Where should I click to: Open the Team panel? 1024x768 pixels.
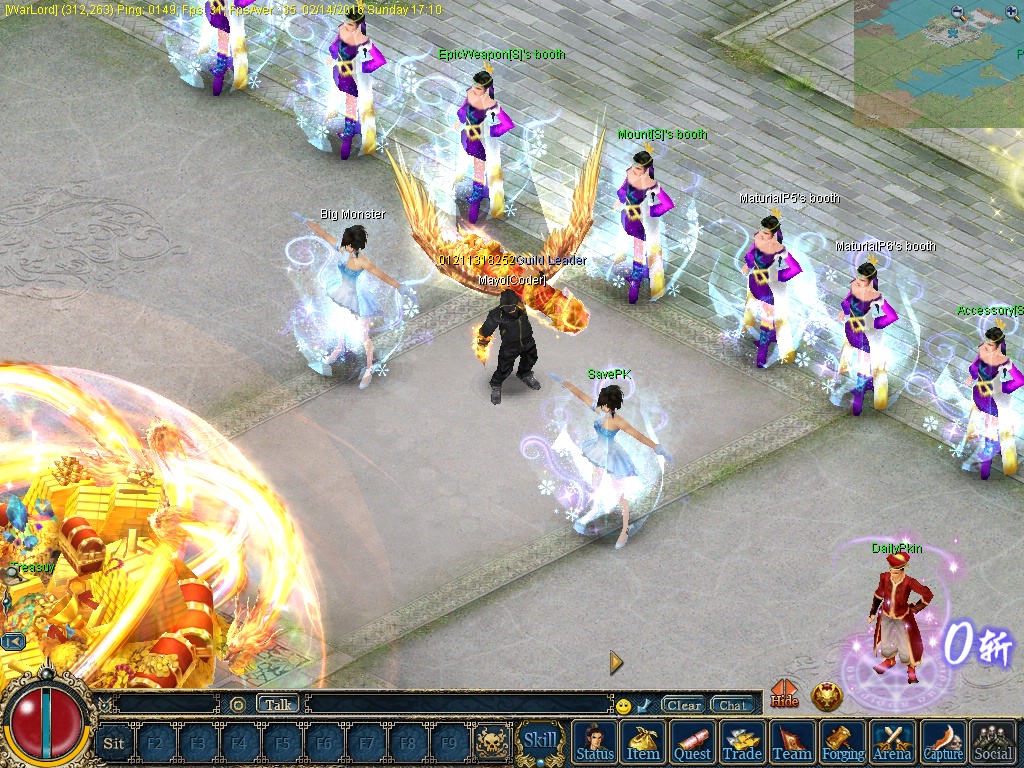coord(792,742)
